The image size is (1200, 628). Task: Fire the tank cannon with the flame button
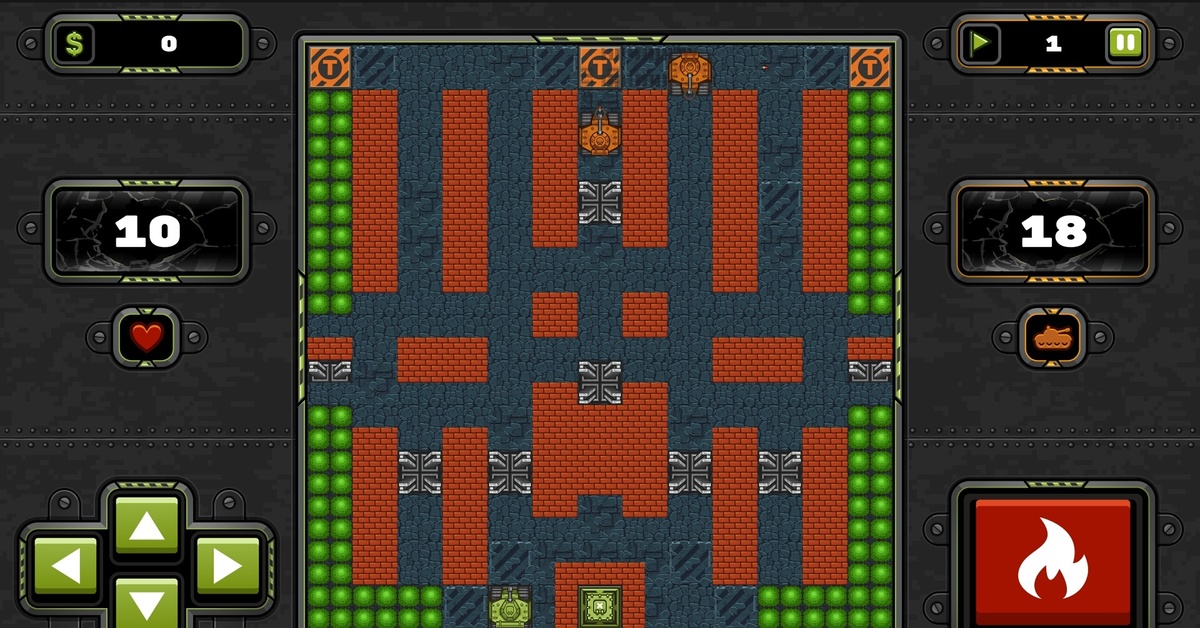pos(1053,560)
